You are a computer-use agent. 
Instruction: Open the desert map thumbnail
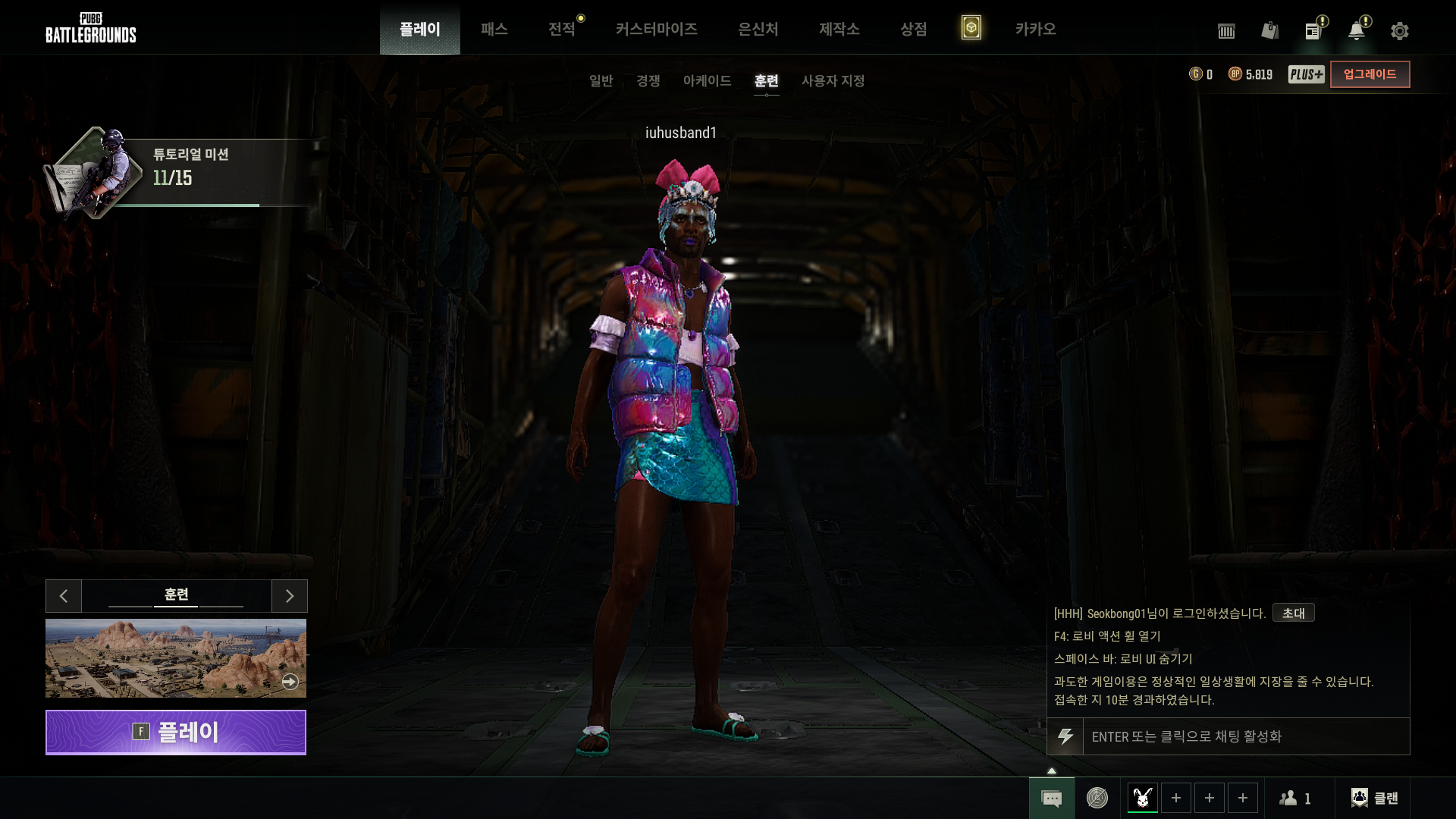(x=176, y=658)
